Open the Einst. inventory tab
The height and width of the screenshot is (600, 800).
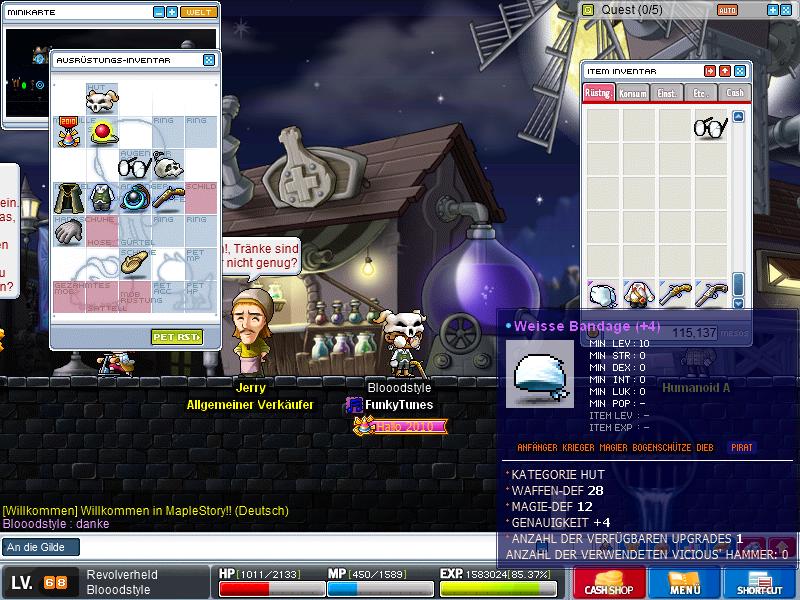point(667,93)
